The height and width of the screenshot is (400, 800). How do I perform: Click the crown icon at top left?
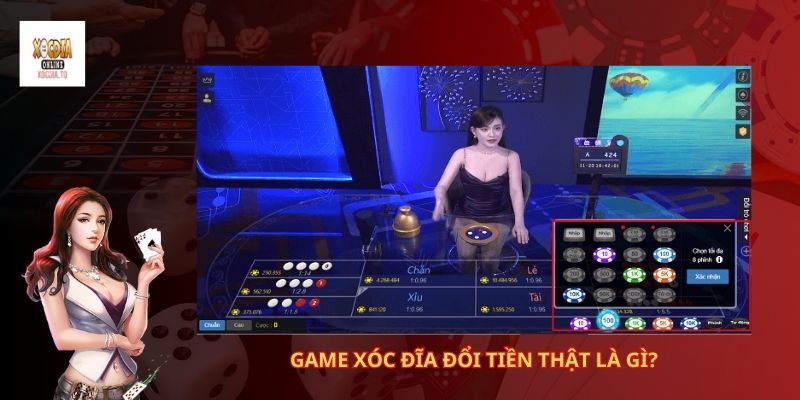point(208,77)
